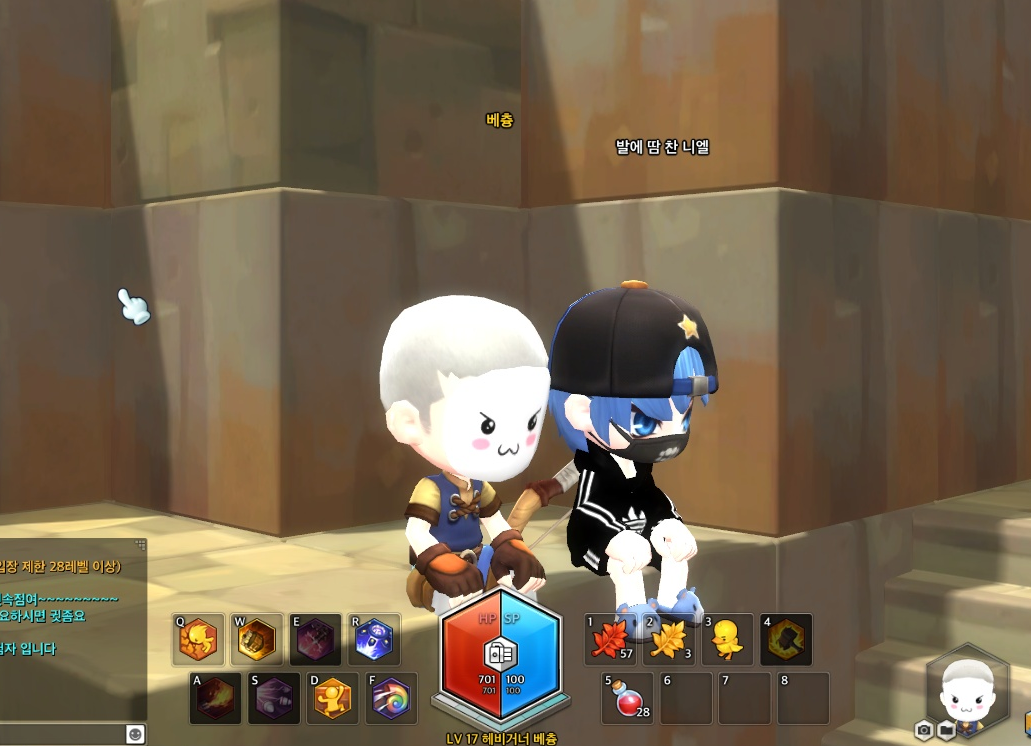Screen dimensions: 1031x746
Task: Cast the blue R skill
Action: point(374,640)
